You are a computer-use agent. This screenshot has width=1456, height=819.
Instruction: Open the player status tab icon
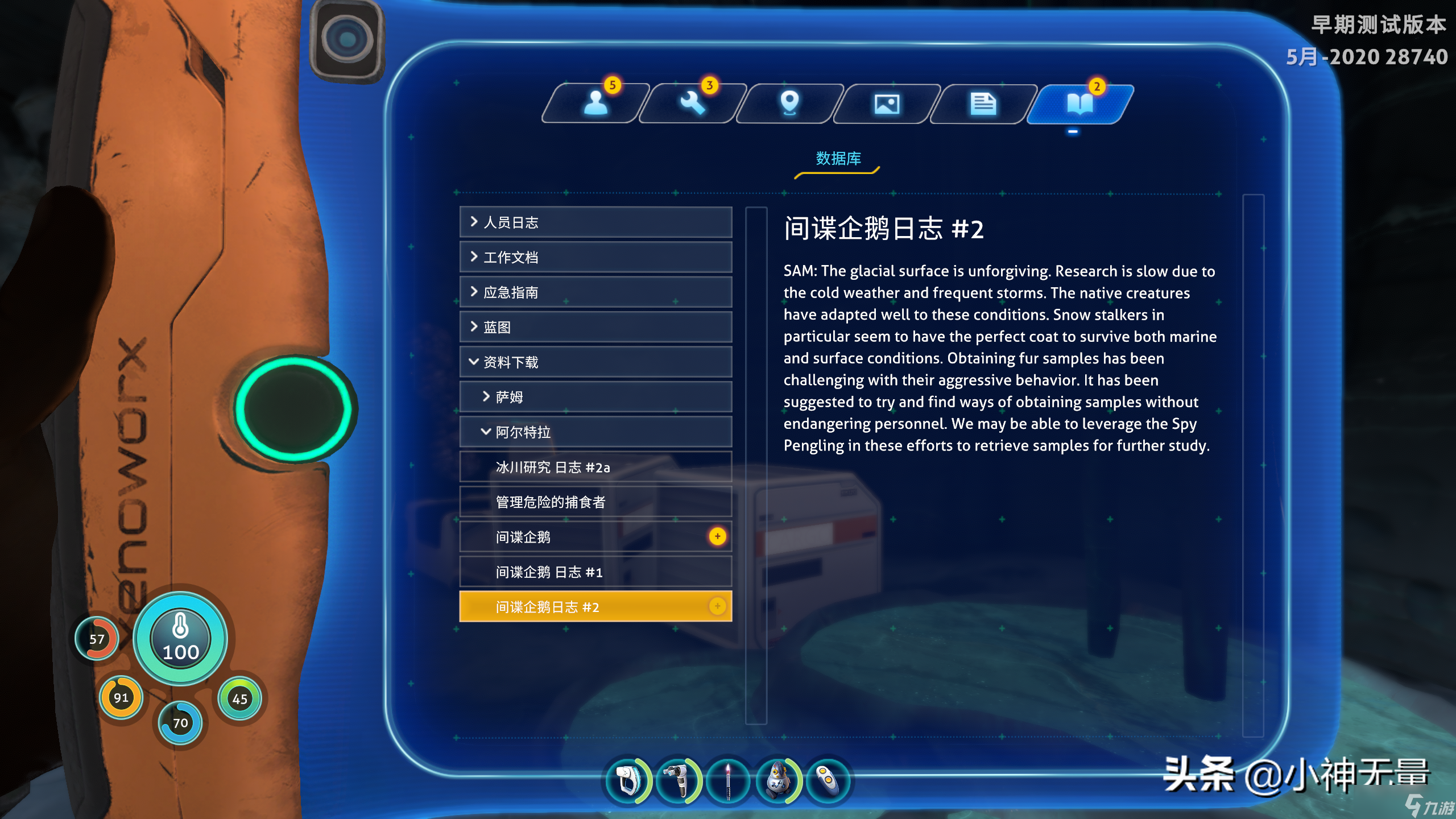point(597,103)
